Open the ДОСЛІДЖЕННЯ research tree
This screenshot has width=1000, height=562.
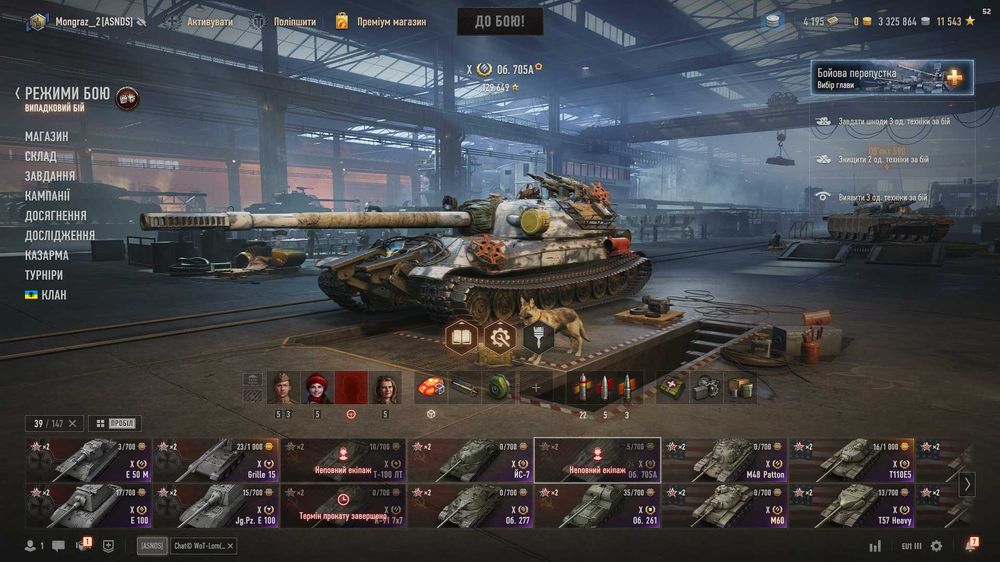point(60,235)
